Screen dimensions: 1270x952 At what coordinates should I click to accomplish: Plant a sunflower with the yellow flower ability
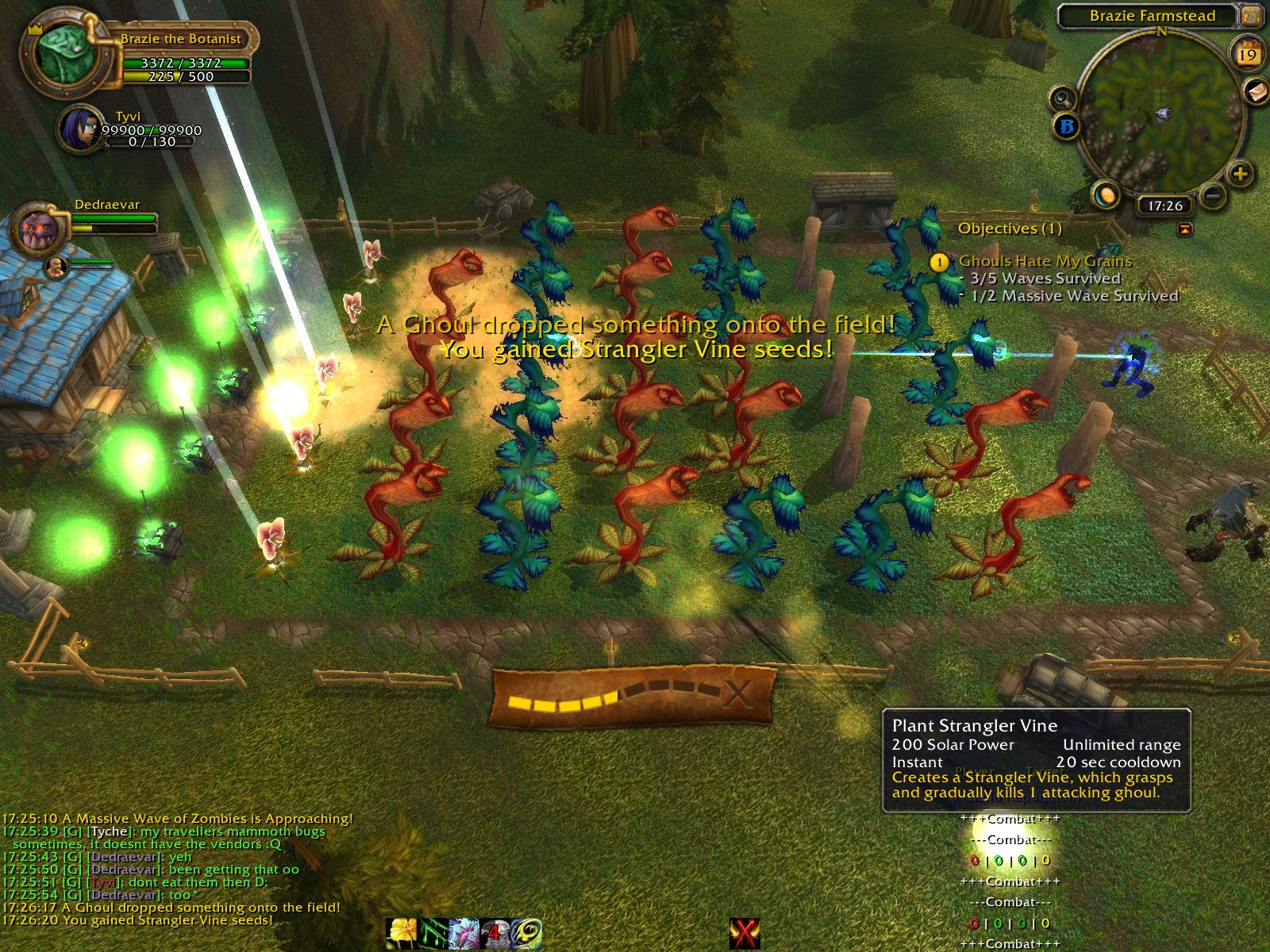point(402,933)
